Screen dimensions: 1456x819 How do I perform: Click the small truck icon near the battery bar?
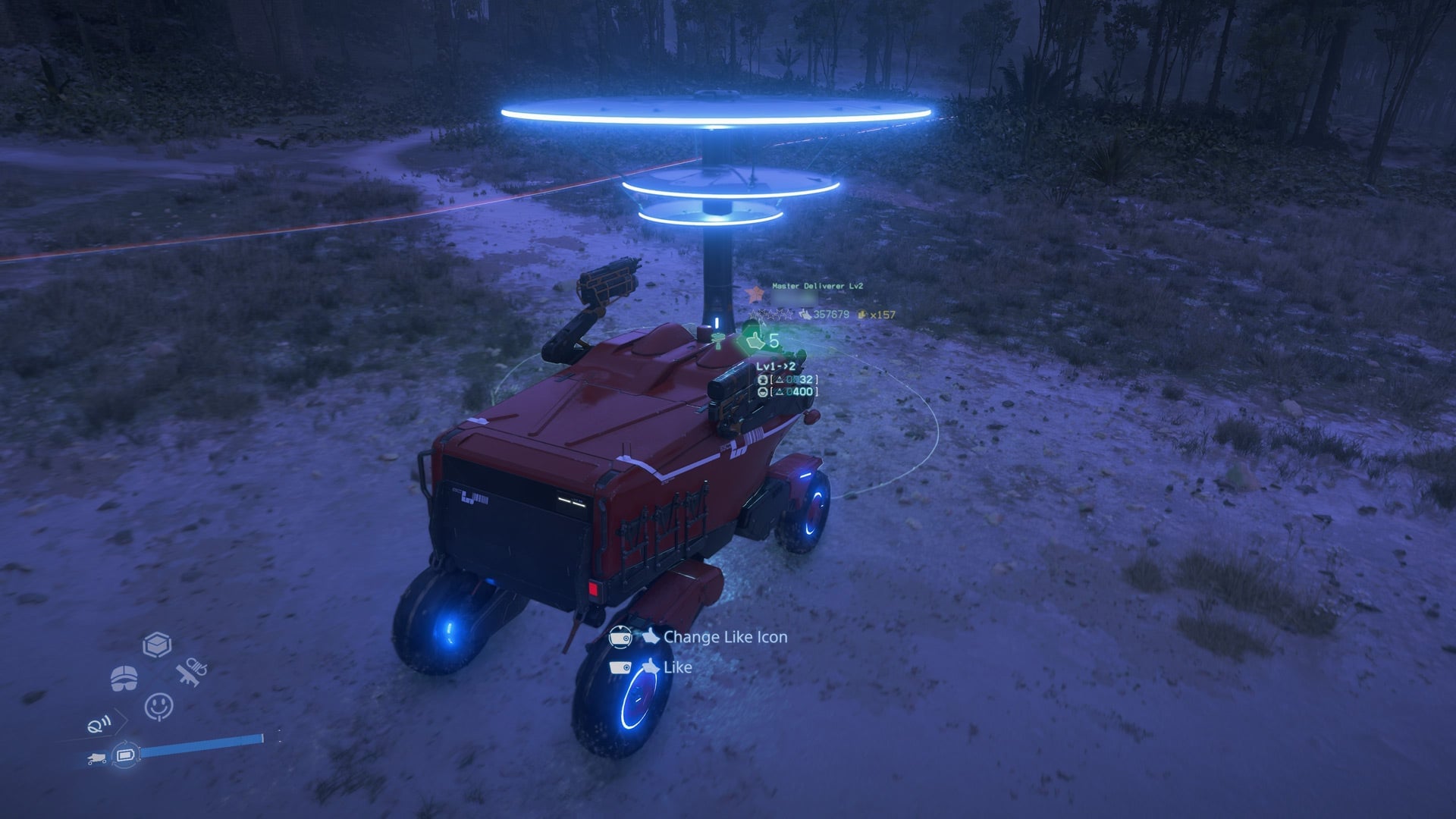(97, 757)
